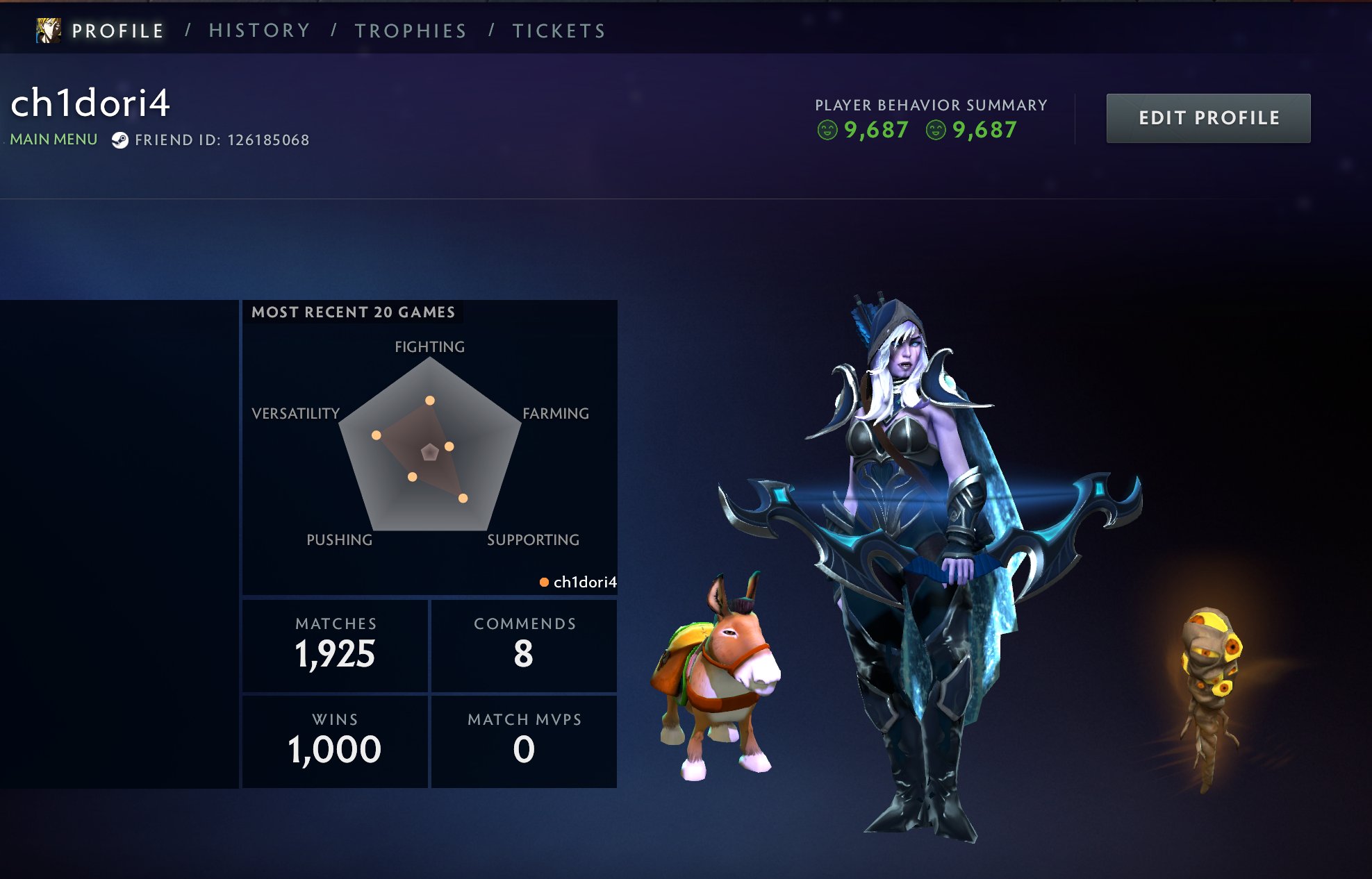
Task: Go to the Tickets tab
Action: pyautogui.click(x=559, y=31)
